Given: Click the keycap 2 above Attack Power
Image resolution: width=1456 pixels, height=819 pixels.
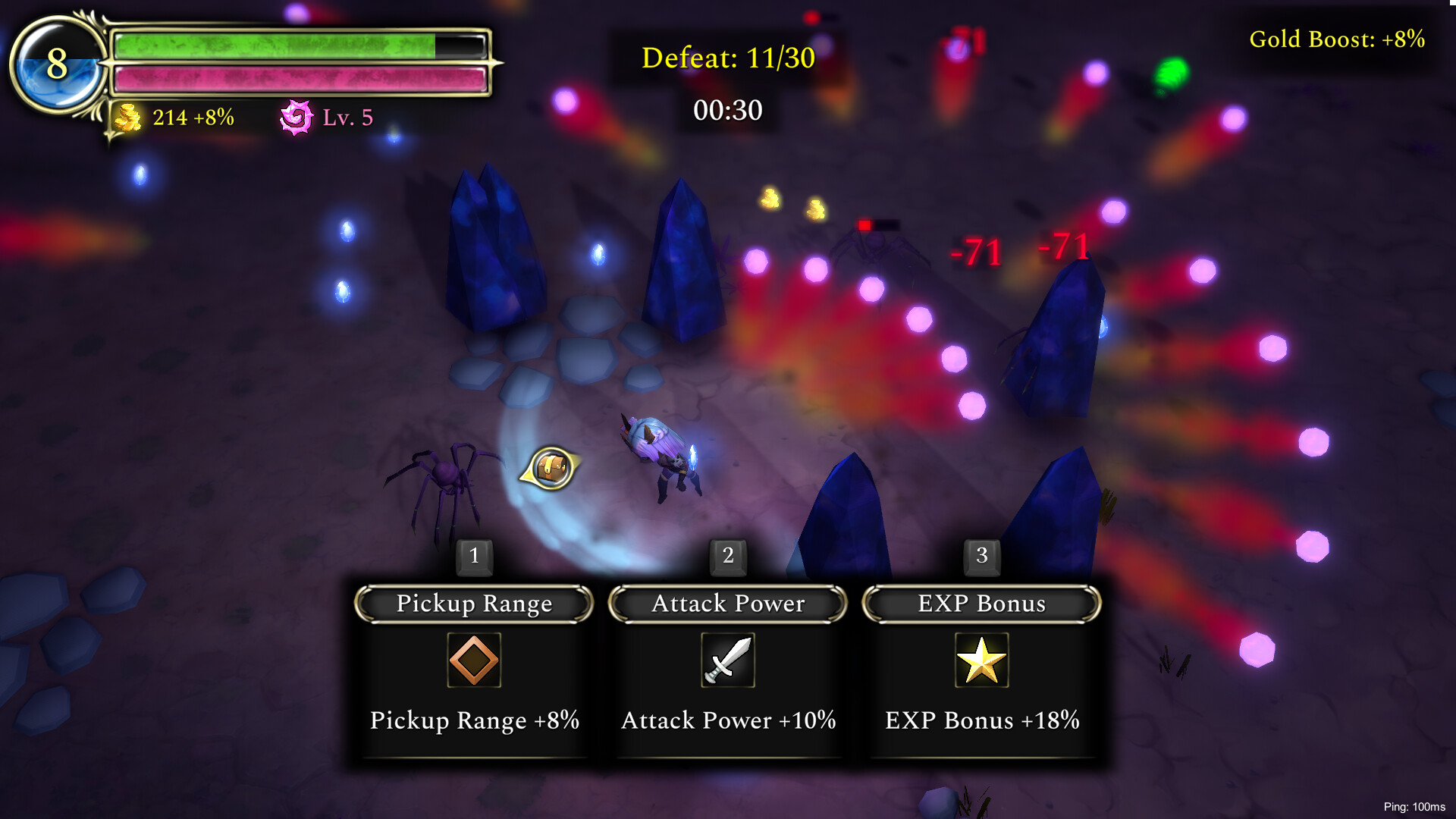Looking at the screenshot, I should [x=727, y=555].
